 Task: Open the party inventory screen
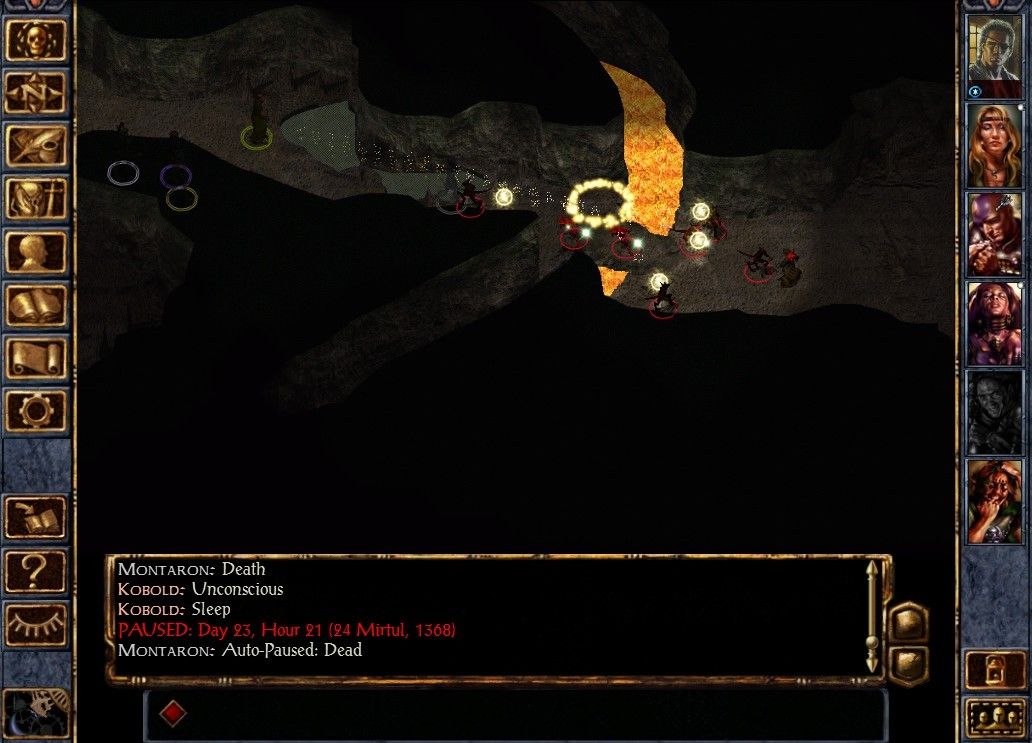tap(37, 199)
